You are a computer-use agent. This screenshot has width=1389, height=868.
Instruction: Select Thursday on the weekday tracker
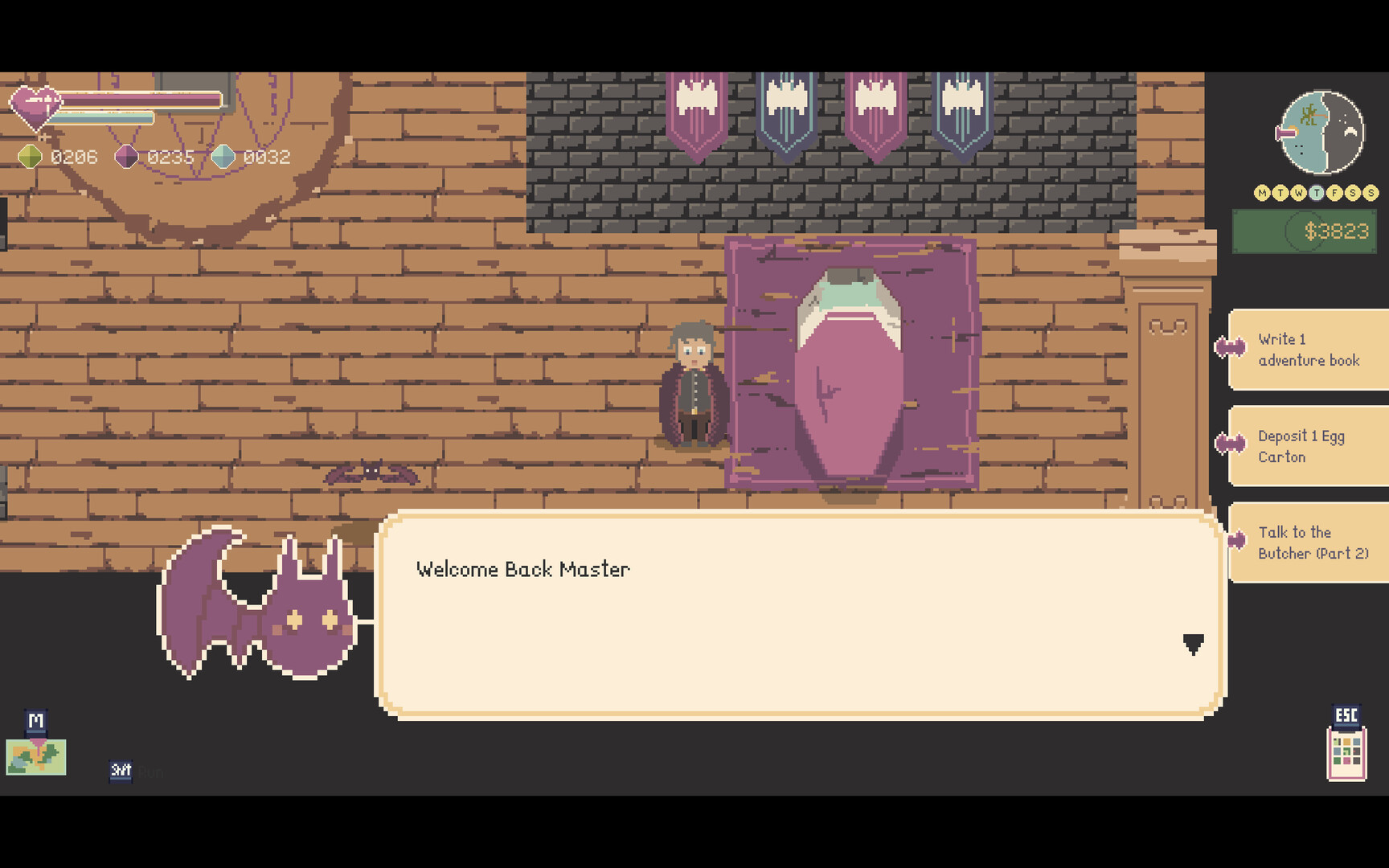click(1318, 193)
